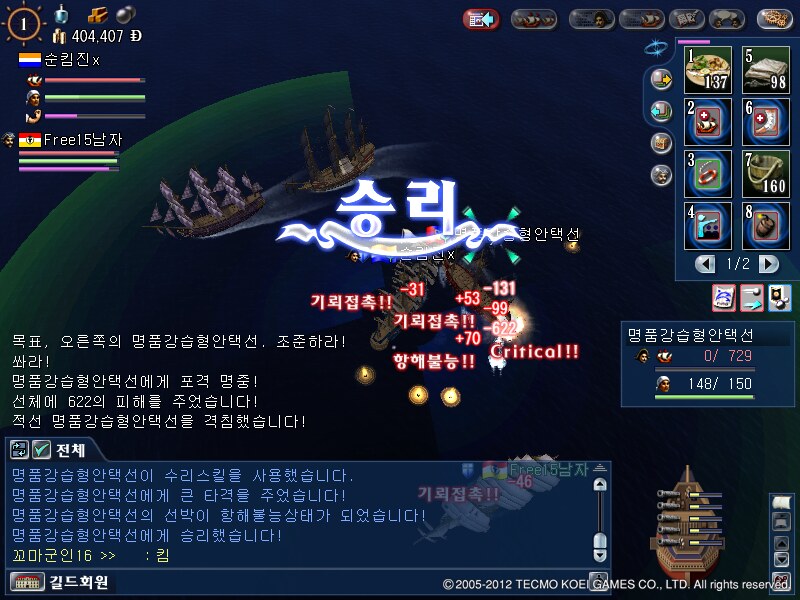Use the lifebuoy rescue skill in slot 3
The height and width of the screenshot is (600, 800).
coord(709,174)
